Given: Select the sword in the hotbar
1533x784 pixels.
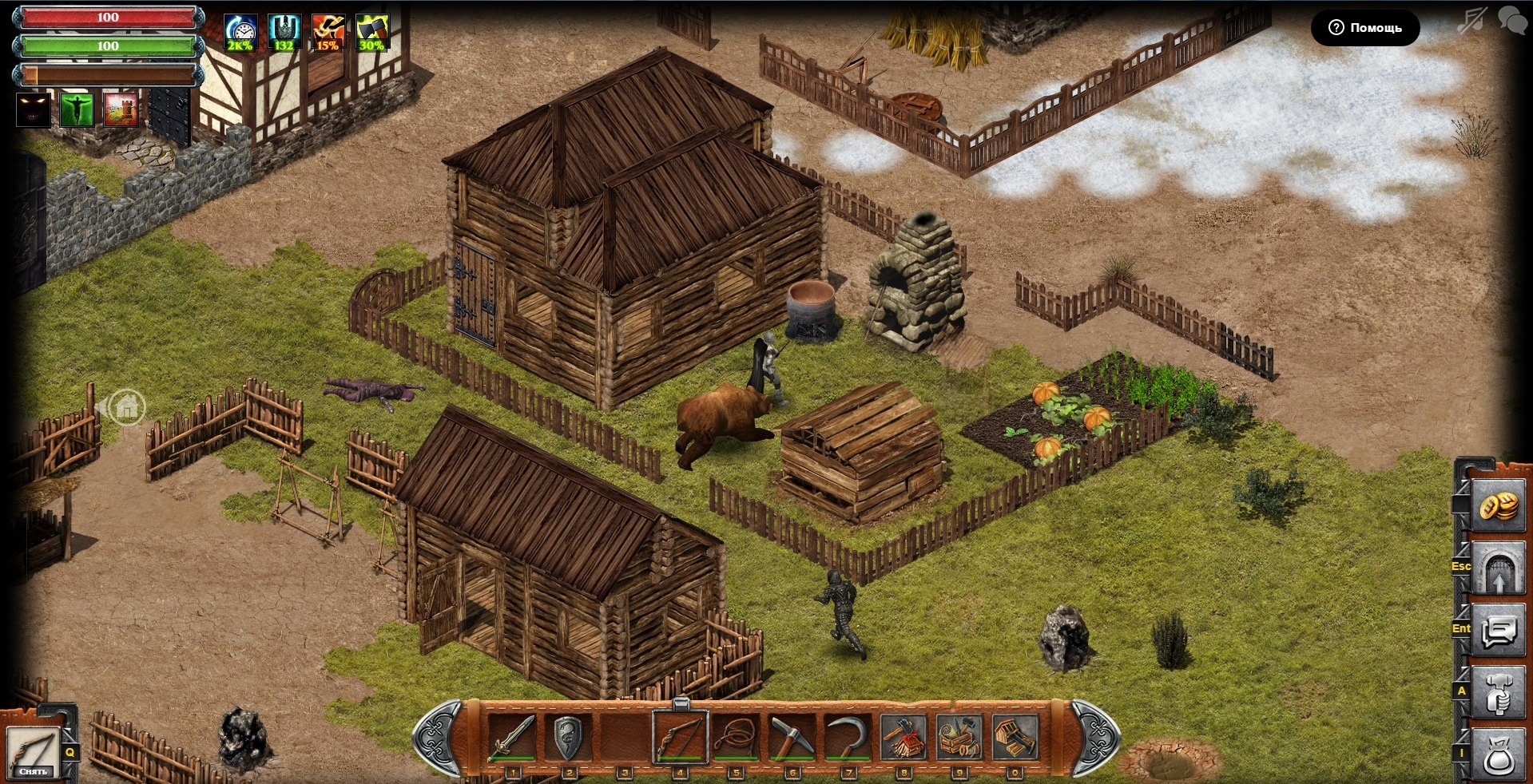Looking at the screenshot, I should pyautogui.click(x=512, y=736).
